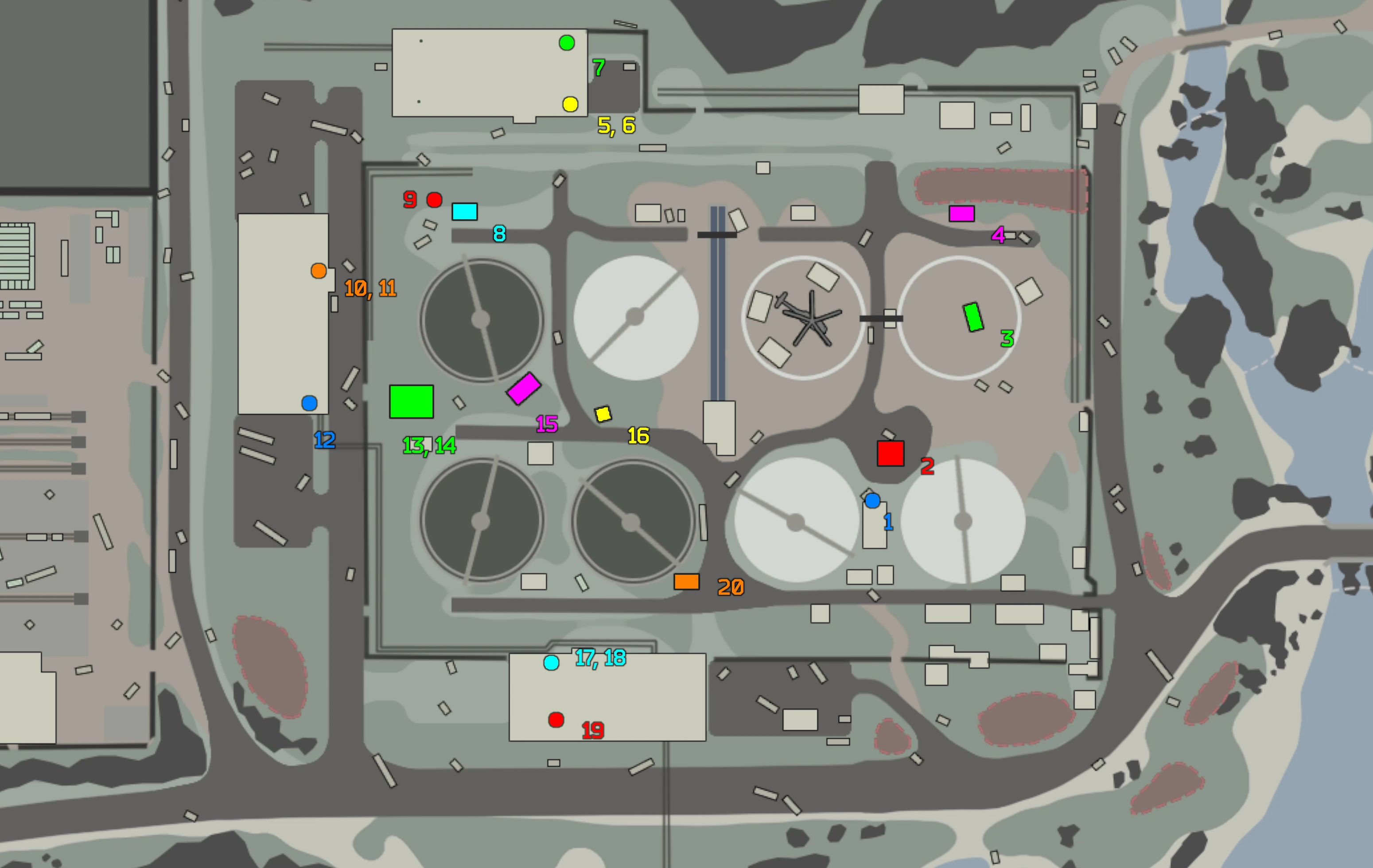The width and height of the screenshot is (1373, 868).
Task: Pick the green circle marker numbered 7
Action: 566,43
